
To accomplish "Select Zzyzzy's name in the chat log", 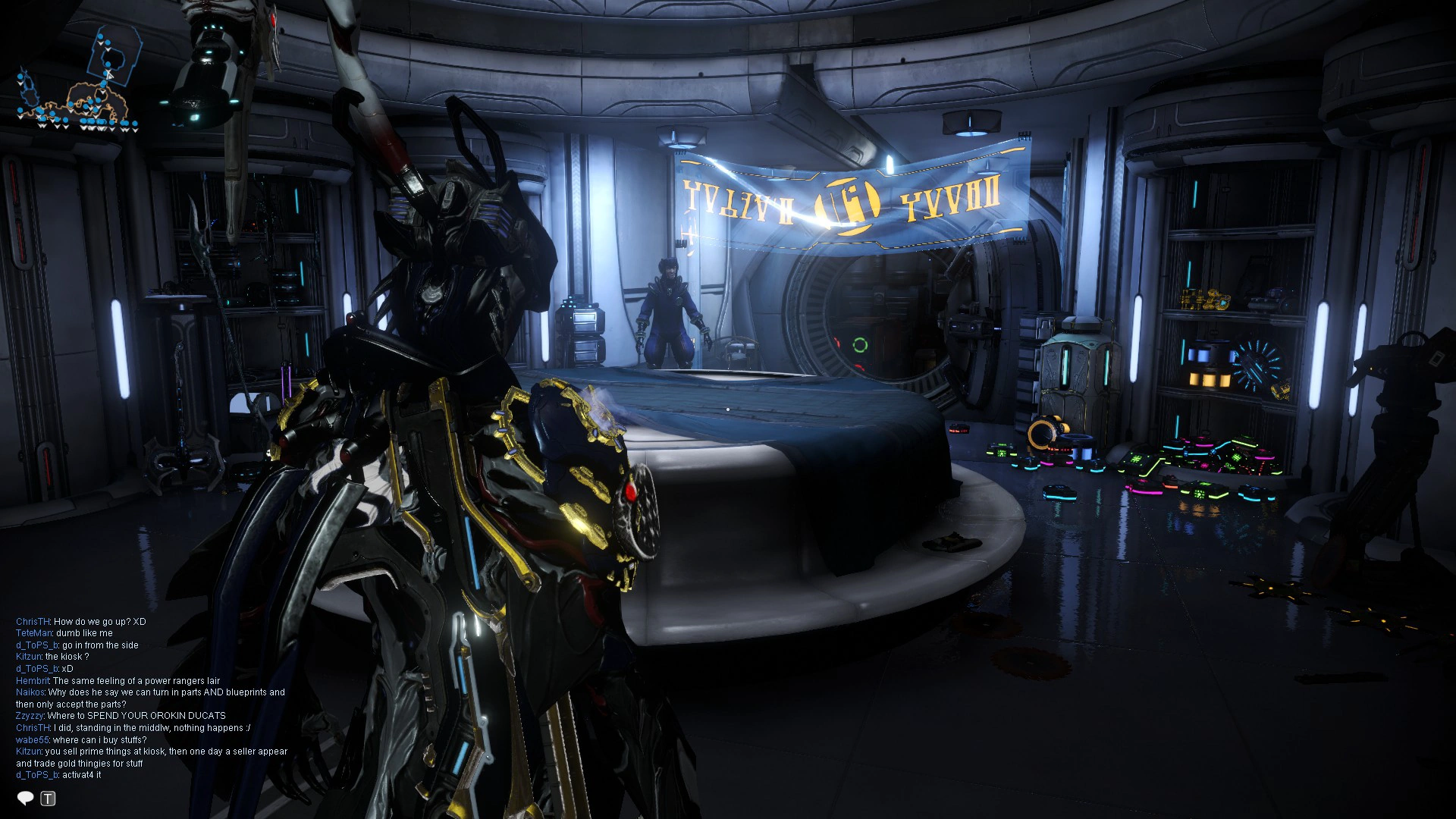I will coord(30,716).
